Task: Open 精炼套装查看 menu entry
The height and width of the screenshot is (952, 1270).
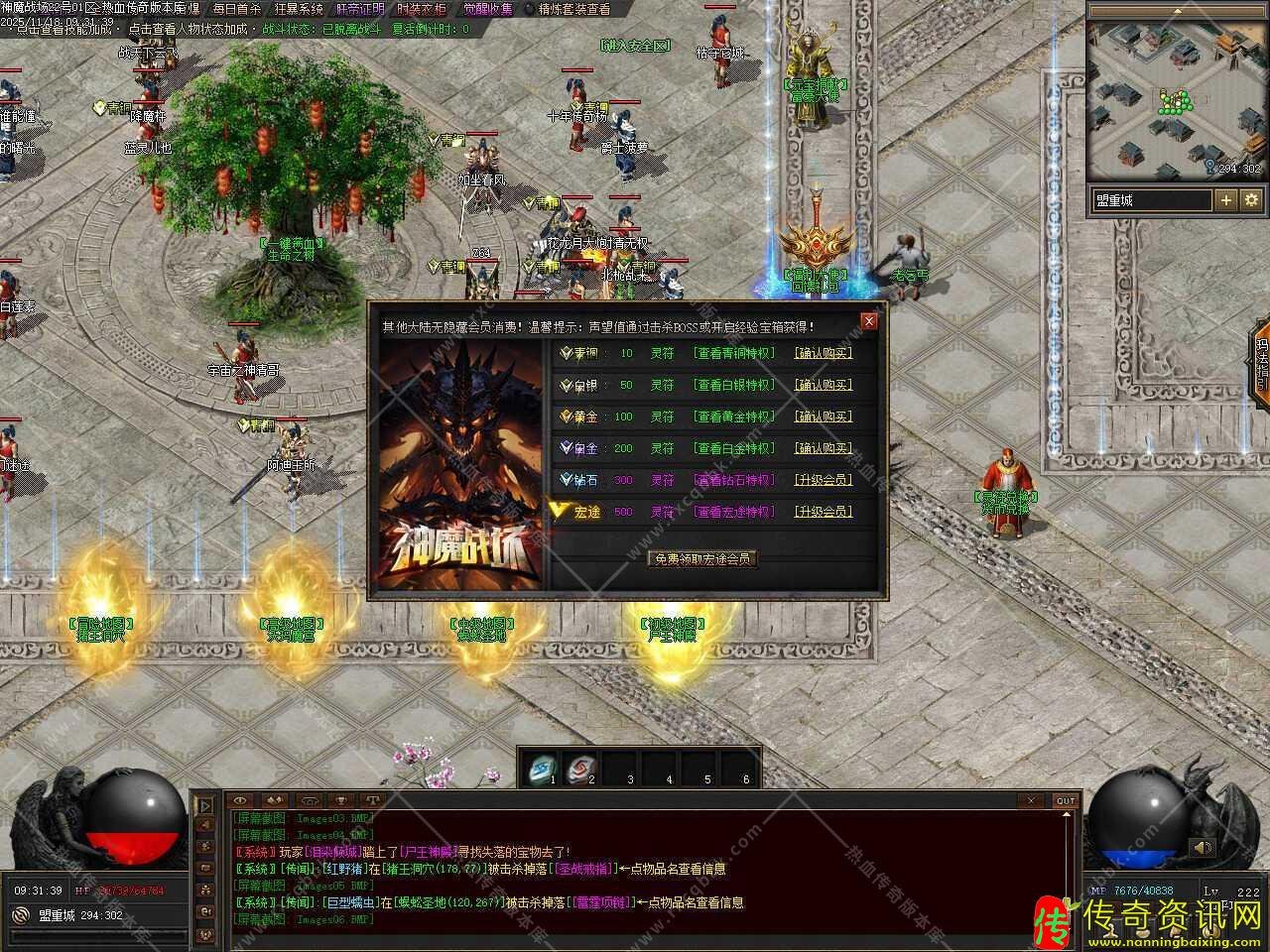Action: tap(574, 9)
